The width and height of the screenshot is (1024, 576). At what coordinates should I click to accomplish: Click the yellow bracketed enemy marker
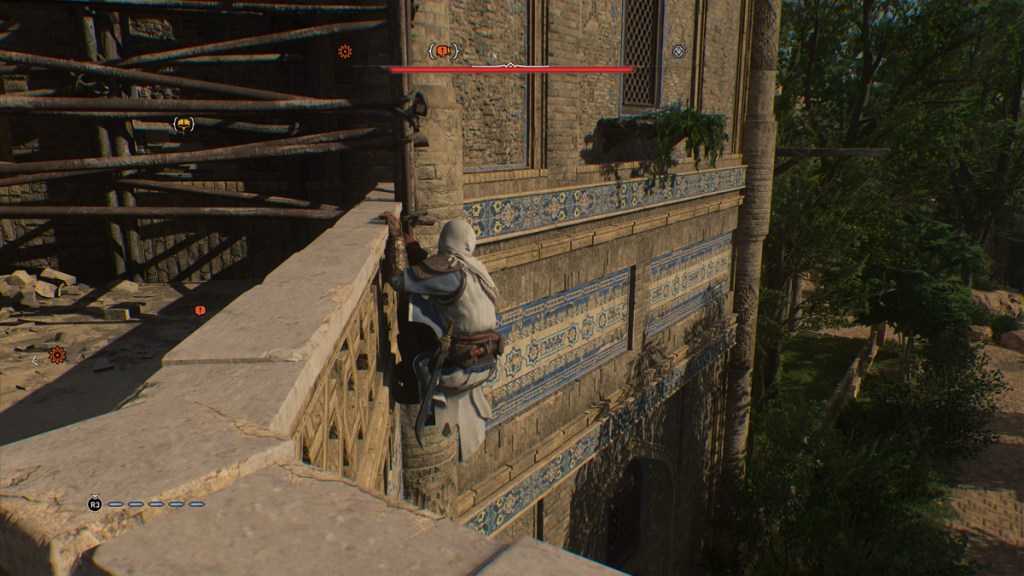point(183,124)
